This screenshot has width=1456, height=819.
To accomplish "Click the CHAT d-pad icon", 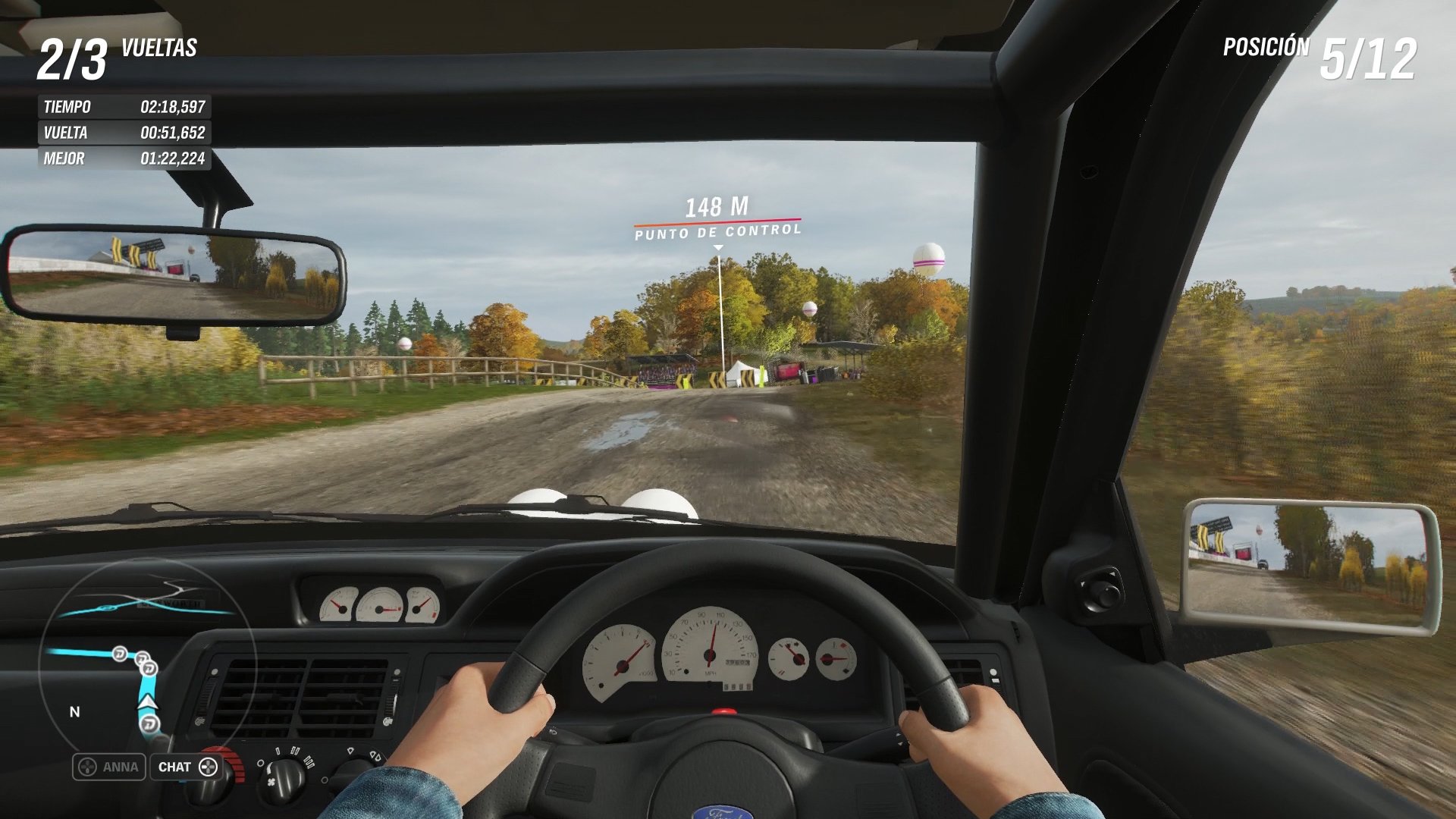I will (210, 767).
